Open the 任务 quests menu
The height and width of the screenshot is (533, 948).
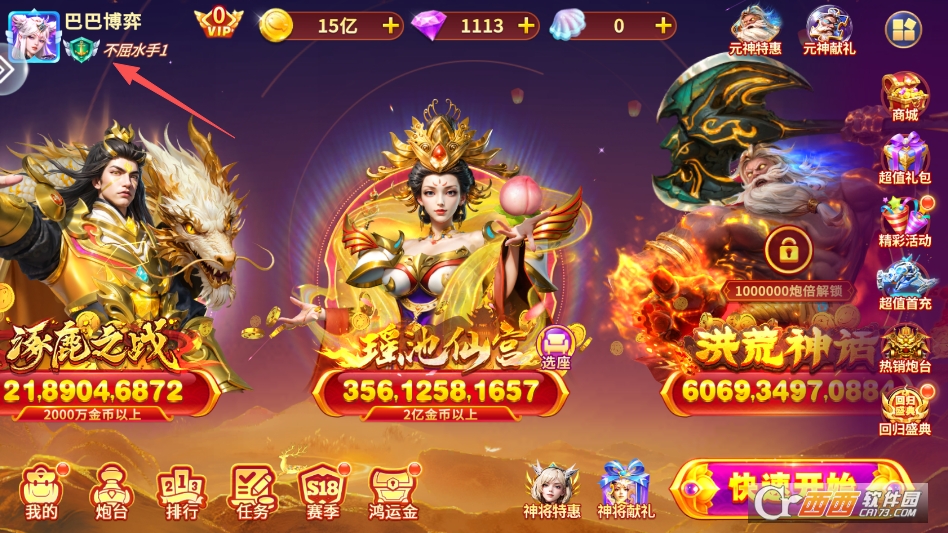point(254,492)
